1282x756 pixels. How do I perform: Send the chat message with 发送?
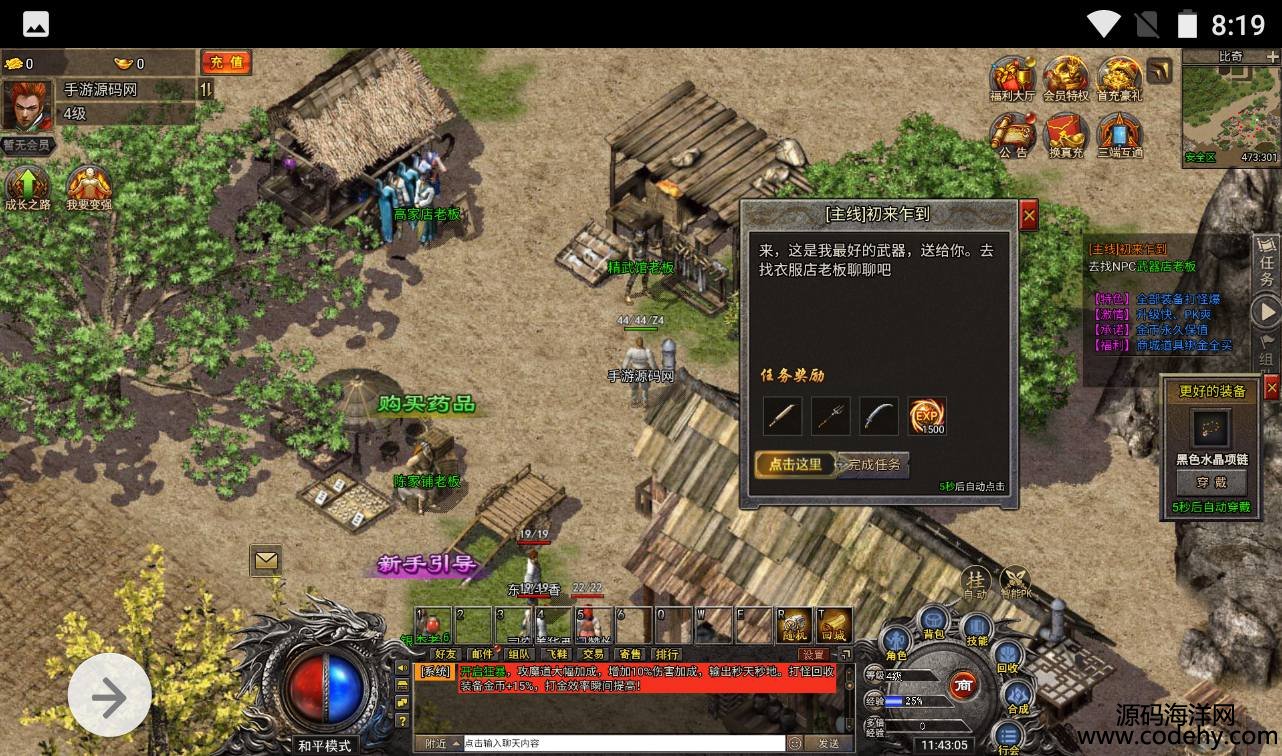(x=829, y=744)
